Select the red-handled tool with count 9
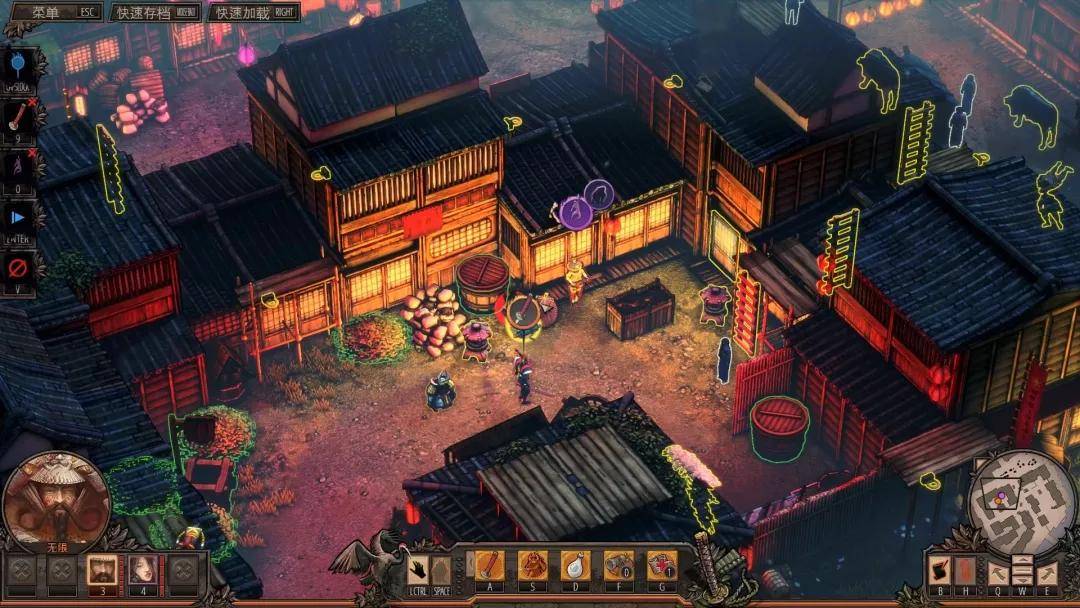1080x608 pixels. point(20,115)
